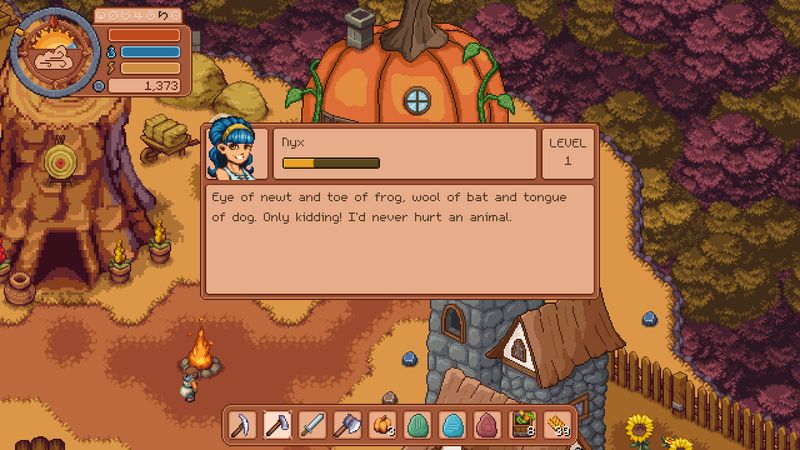This screenshot has height=450, width=800.
Task: Select the pumpkin stack in the hotbar
Action: click(383, 425)
